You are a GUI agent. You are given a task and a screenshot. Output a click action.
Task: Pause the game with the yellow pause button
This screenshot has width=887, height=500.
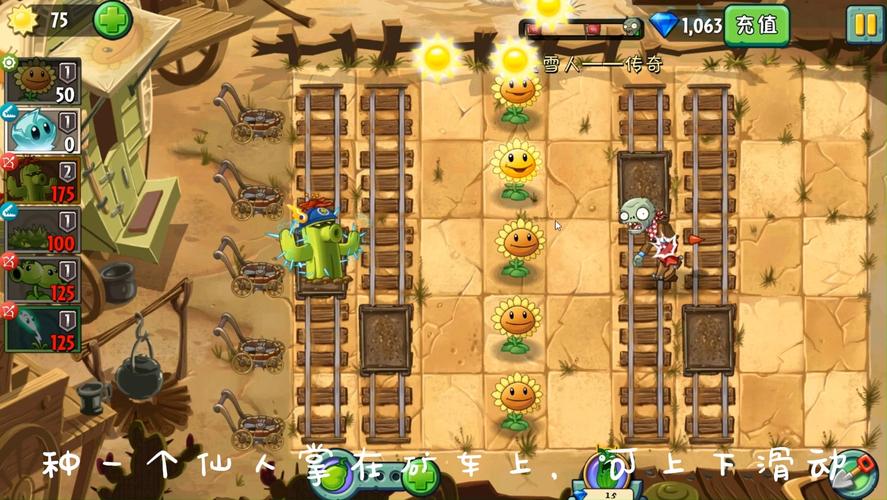863,24
